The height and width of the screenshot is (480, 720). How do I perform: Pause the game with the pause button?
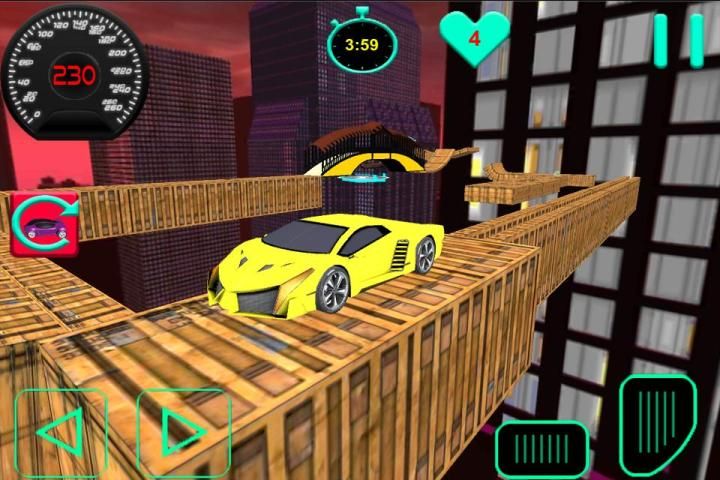pyautogui.click(x=678, y=41)
